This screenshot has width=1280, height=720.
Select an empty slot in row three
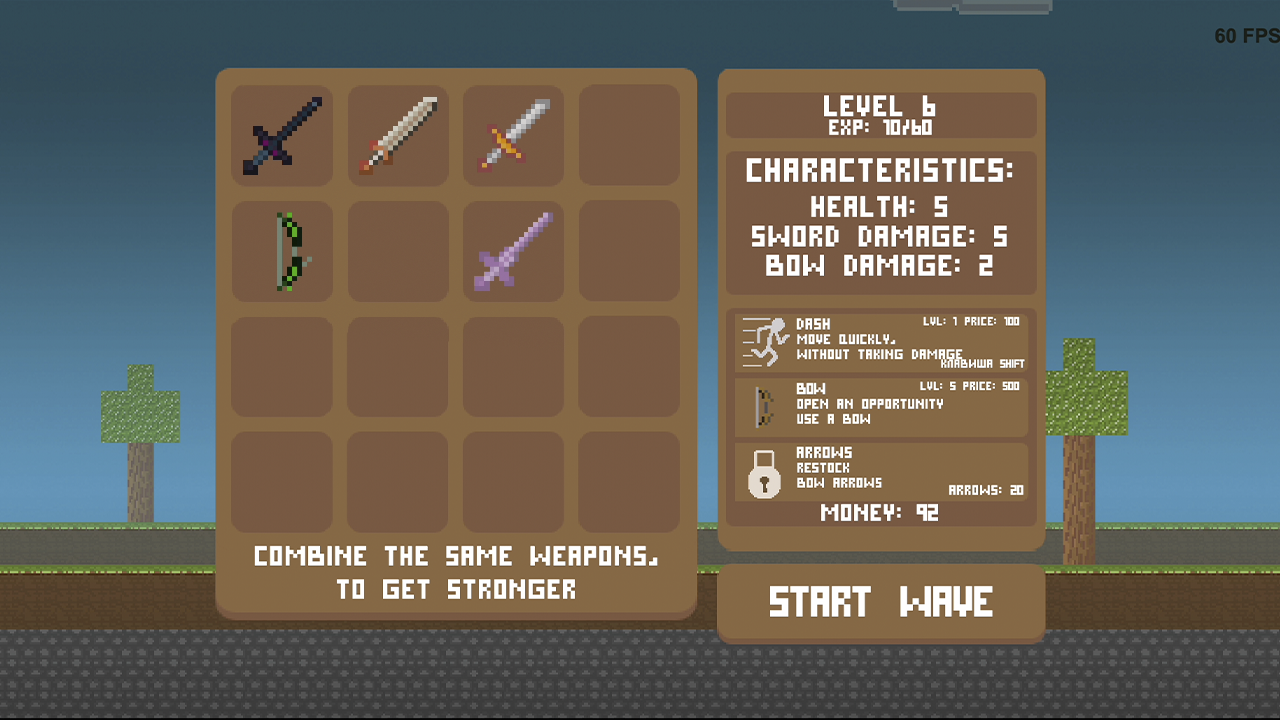click(282, 366)
